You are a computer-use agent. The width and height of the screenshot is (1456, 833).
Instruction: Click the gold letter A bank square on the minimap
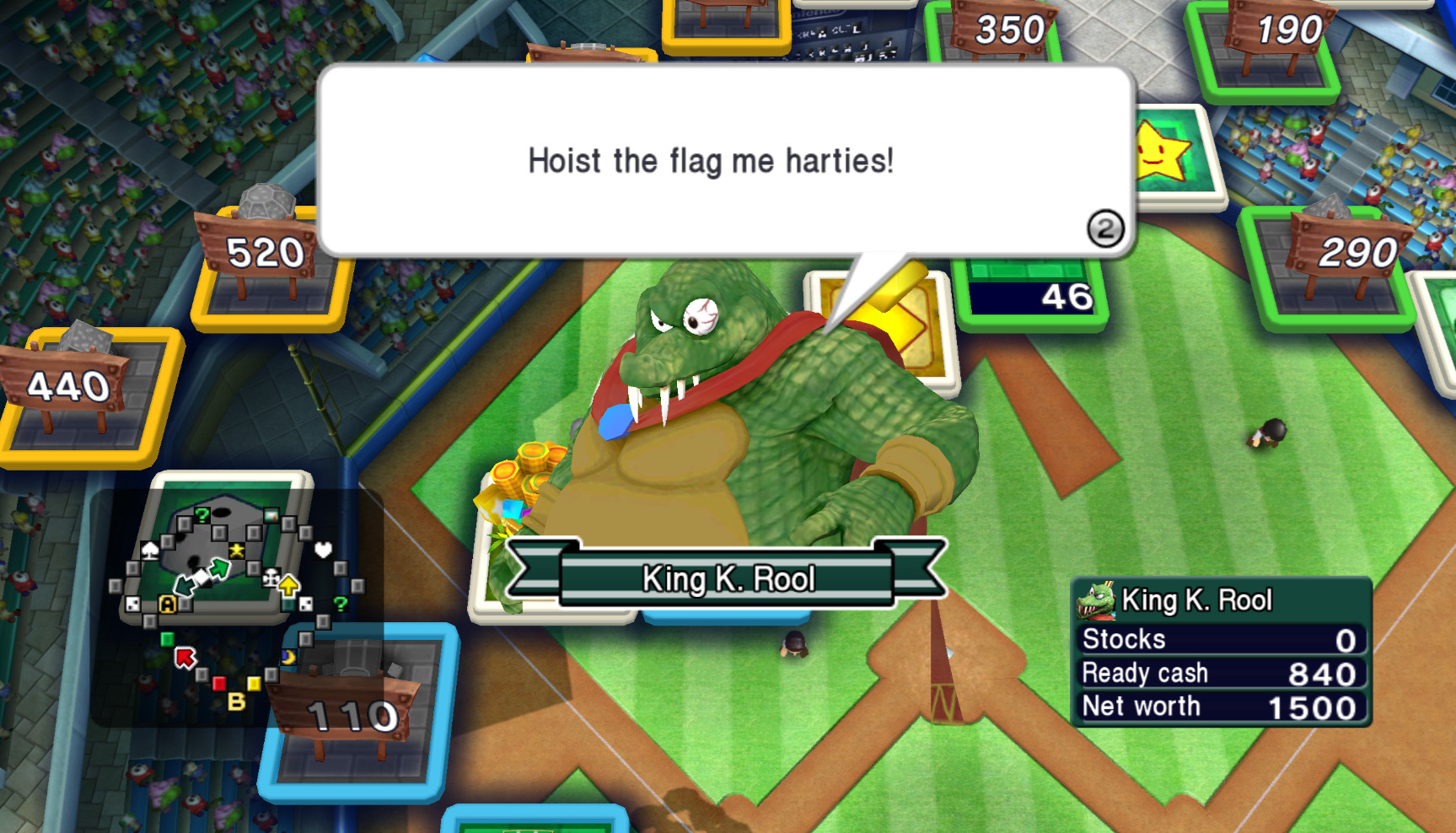168,605
